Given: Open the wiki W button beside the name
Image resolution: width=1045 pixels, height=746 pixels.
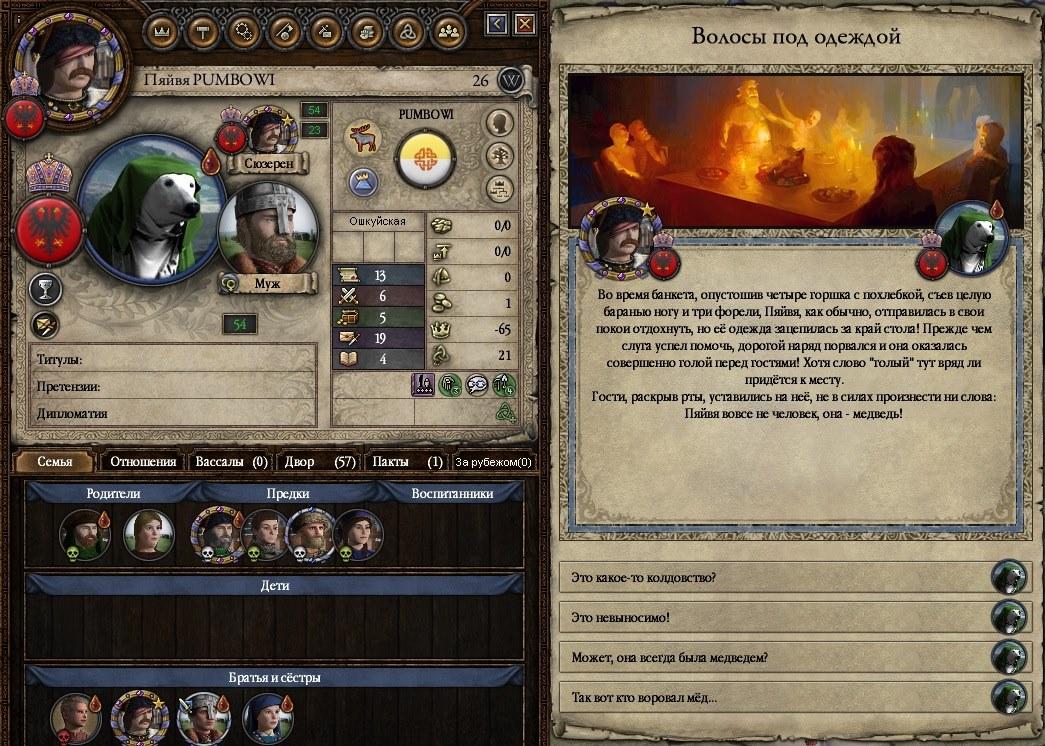Looking at the screenshot, I should point(511,81).
